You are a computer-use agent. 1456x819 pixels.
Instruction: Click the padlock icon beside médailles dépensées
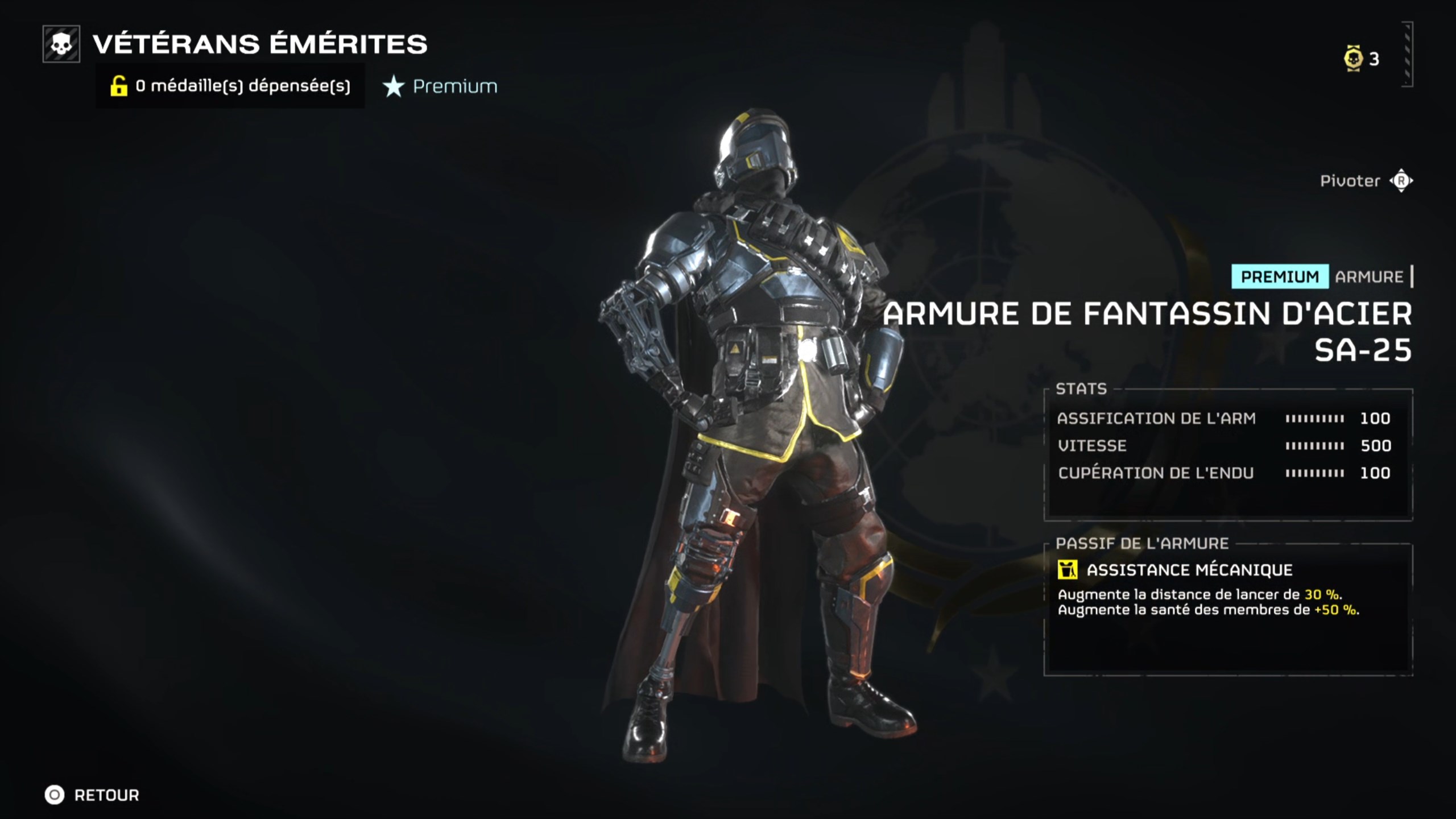coord(118,86)
